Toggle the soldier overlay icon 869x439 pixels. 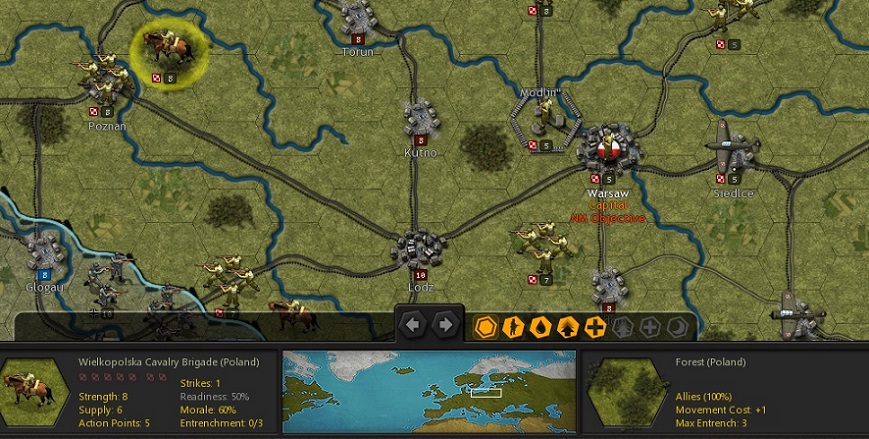pyautogui.click(x=513, y=326)
